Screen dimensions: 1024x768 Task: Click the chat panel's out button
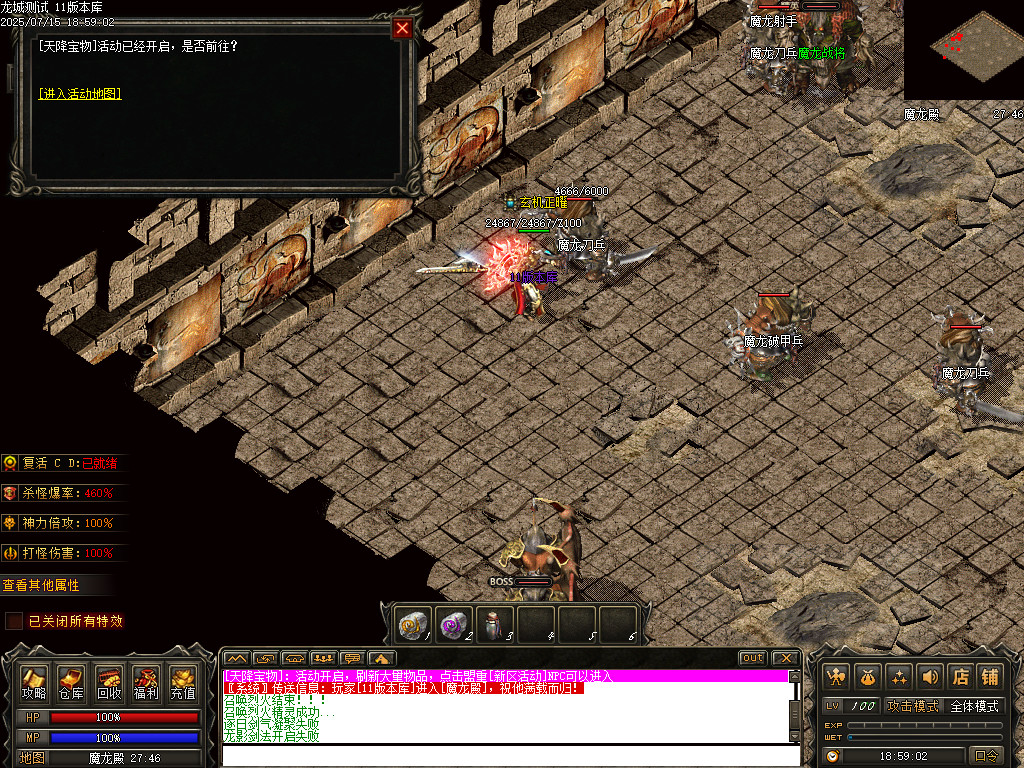(753, 658)
